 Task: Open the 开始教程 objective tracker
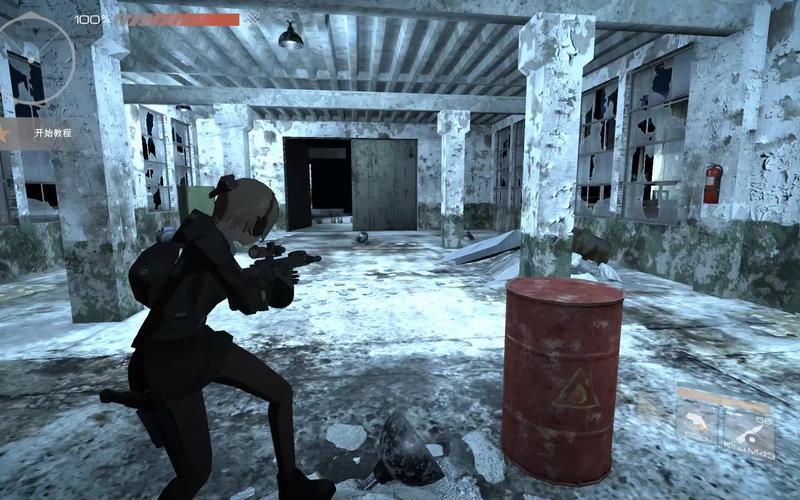pyautogui.click(x=50, y=132)
